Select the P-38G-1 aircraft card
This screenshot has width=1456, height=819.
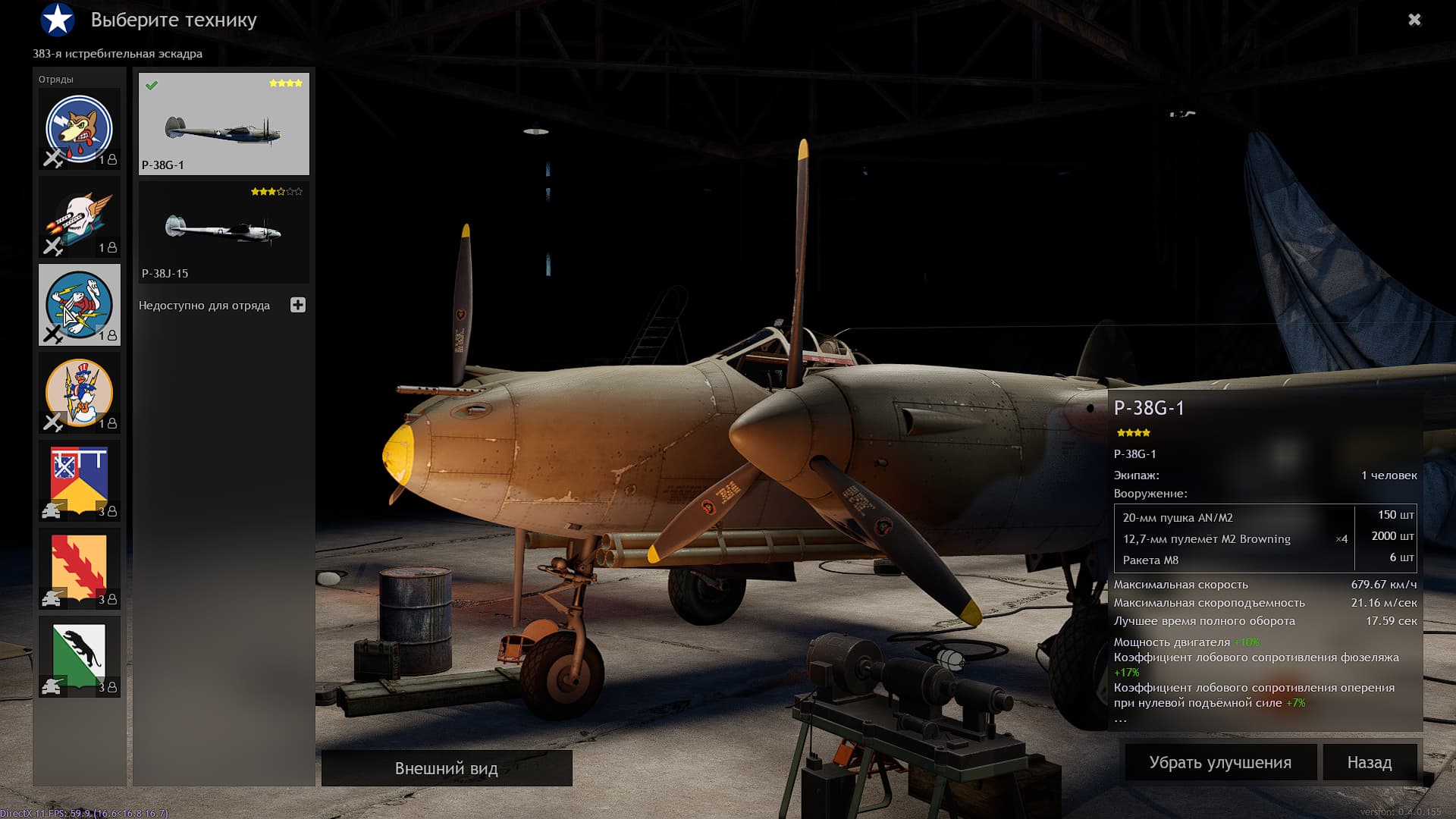click(x=224, y=124)
